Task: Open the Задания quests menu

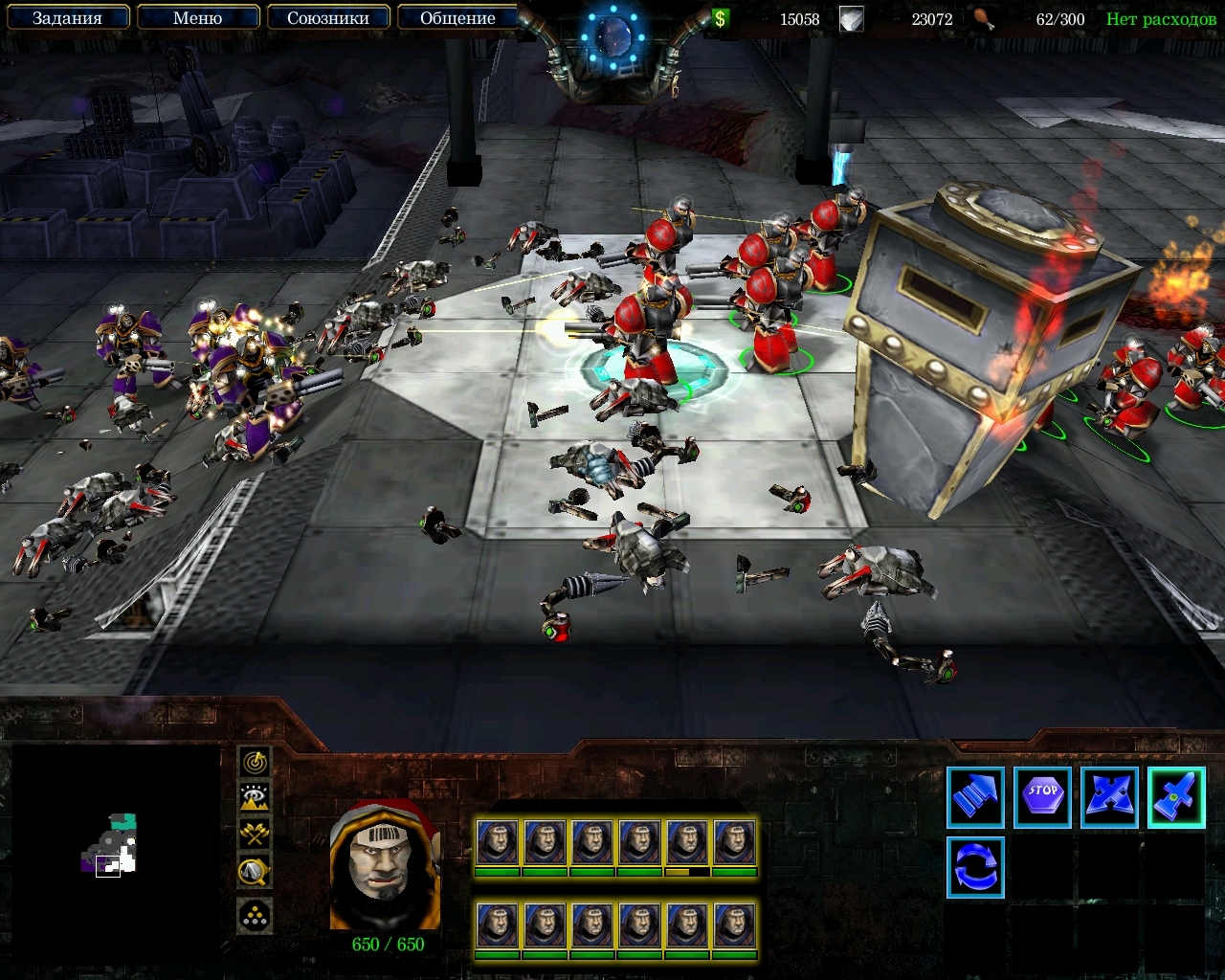Action: [x=67, y=18]
